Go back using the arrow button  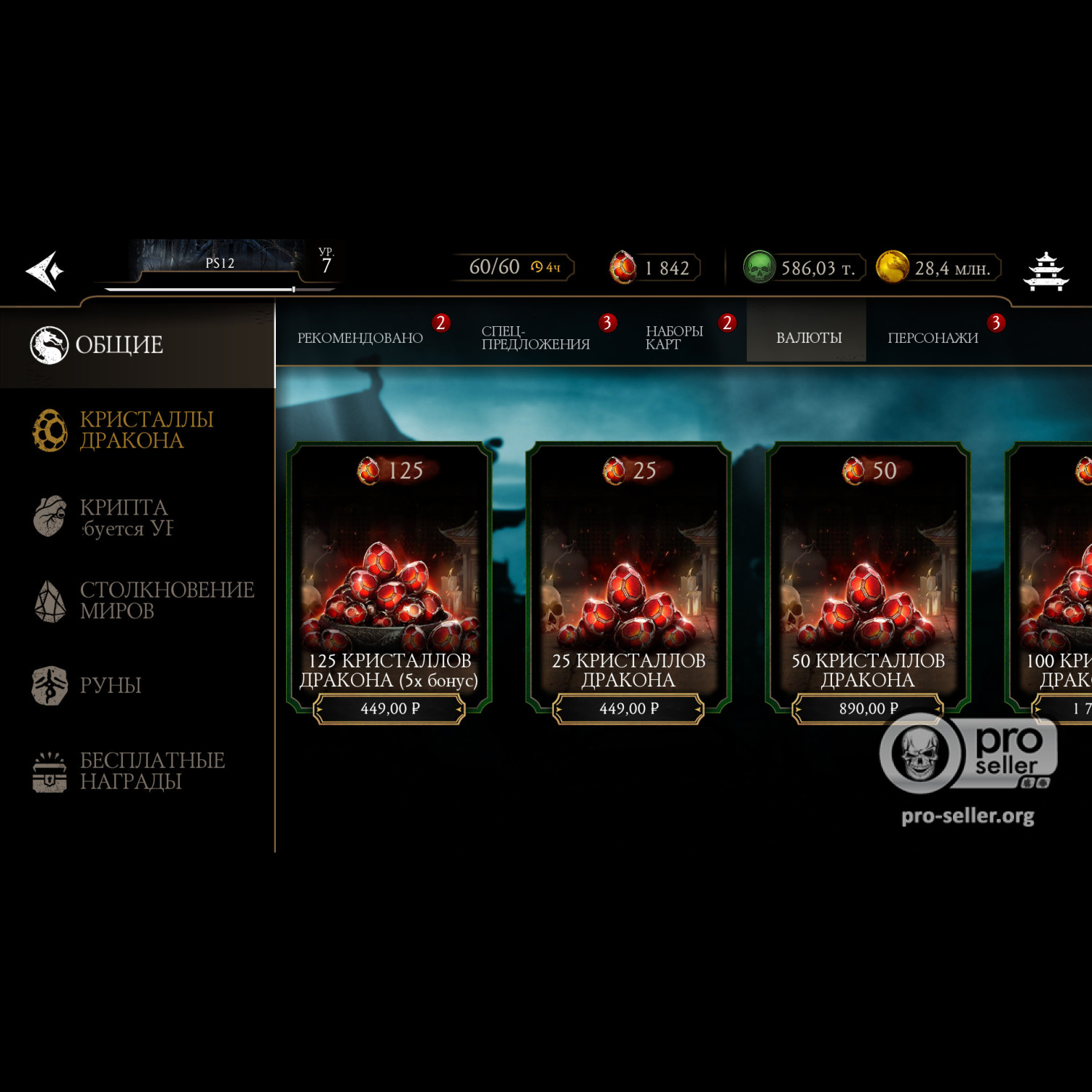coord(46,271)
